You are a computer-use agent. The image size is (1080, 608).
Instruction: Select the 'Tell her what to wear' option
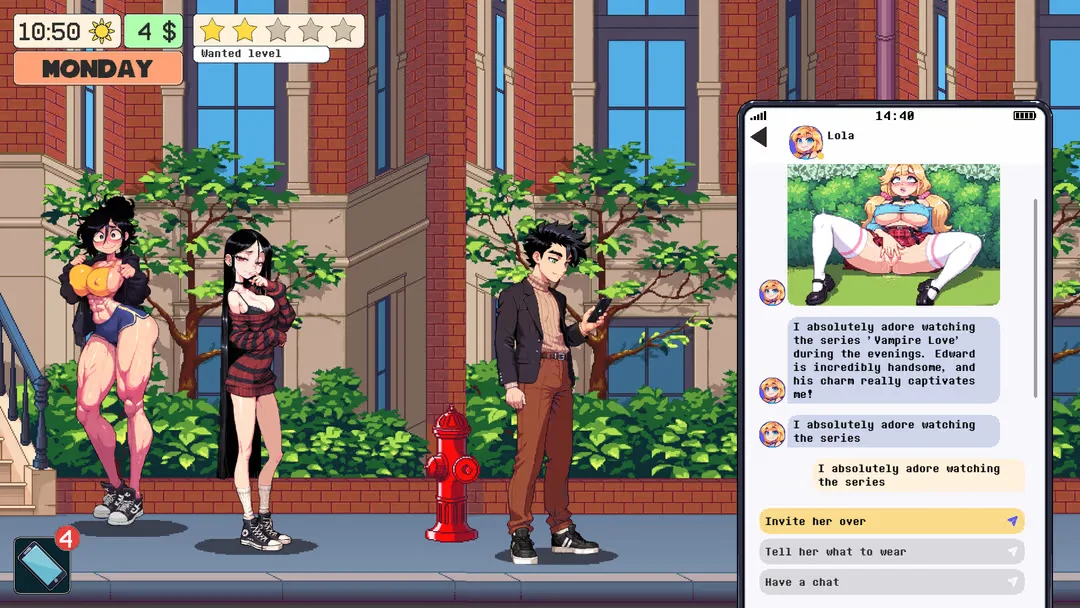(x=891, y=552)
